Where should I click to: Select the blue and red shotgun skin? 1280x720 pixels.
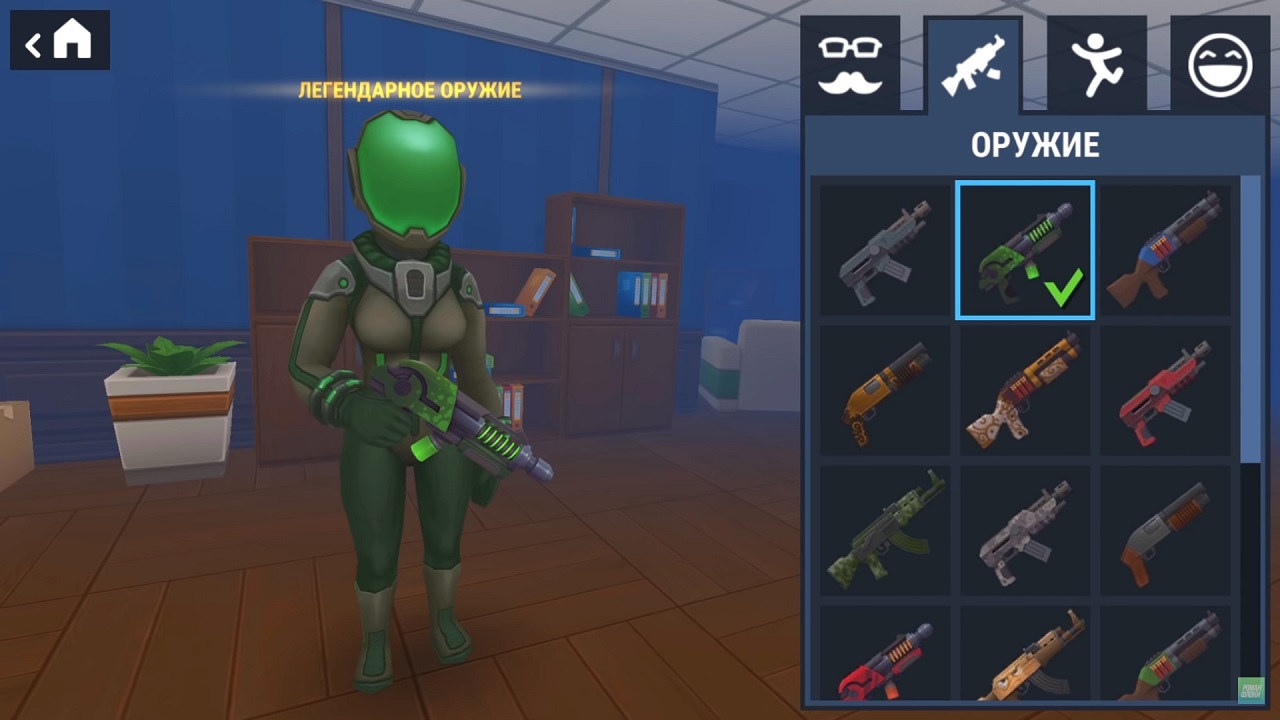1166,251
